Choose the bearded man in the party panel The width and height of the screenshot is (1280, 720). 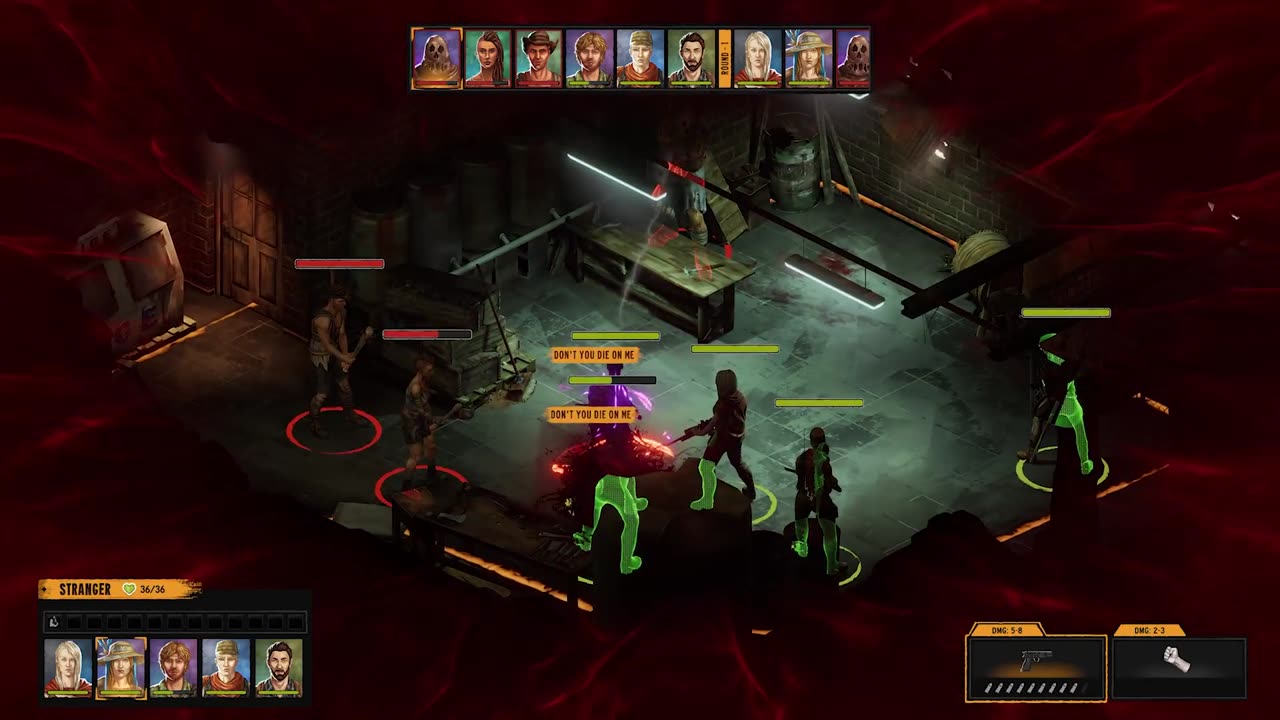click(278, 666)
